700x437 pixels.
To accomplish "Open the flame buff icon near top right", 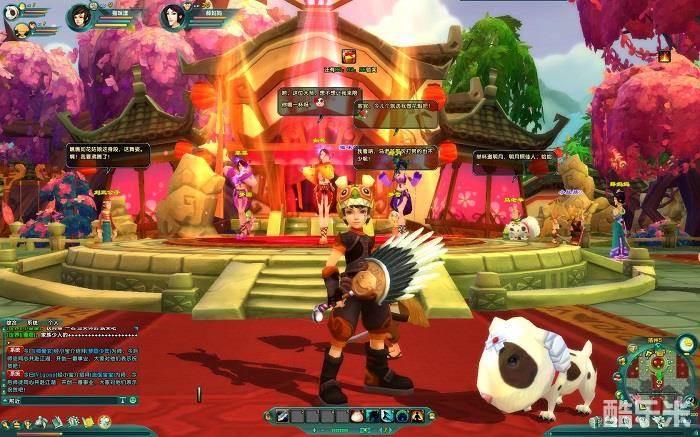I will coord(663,57).
